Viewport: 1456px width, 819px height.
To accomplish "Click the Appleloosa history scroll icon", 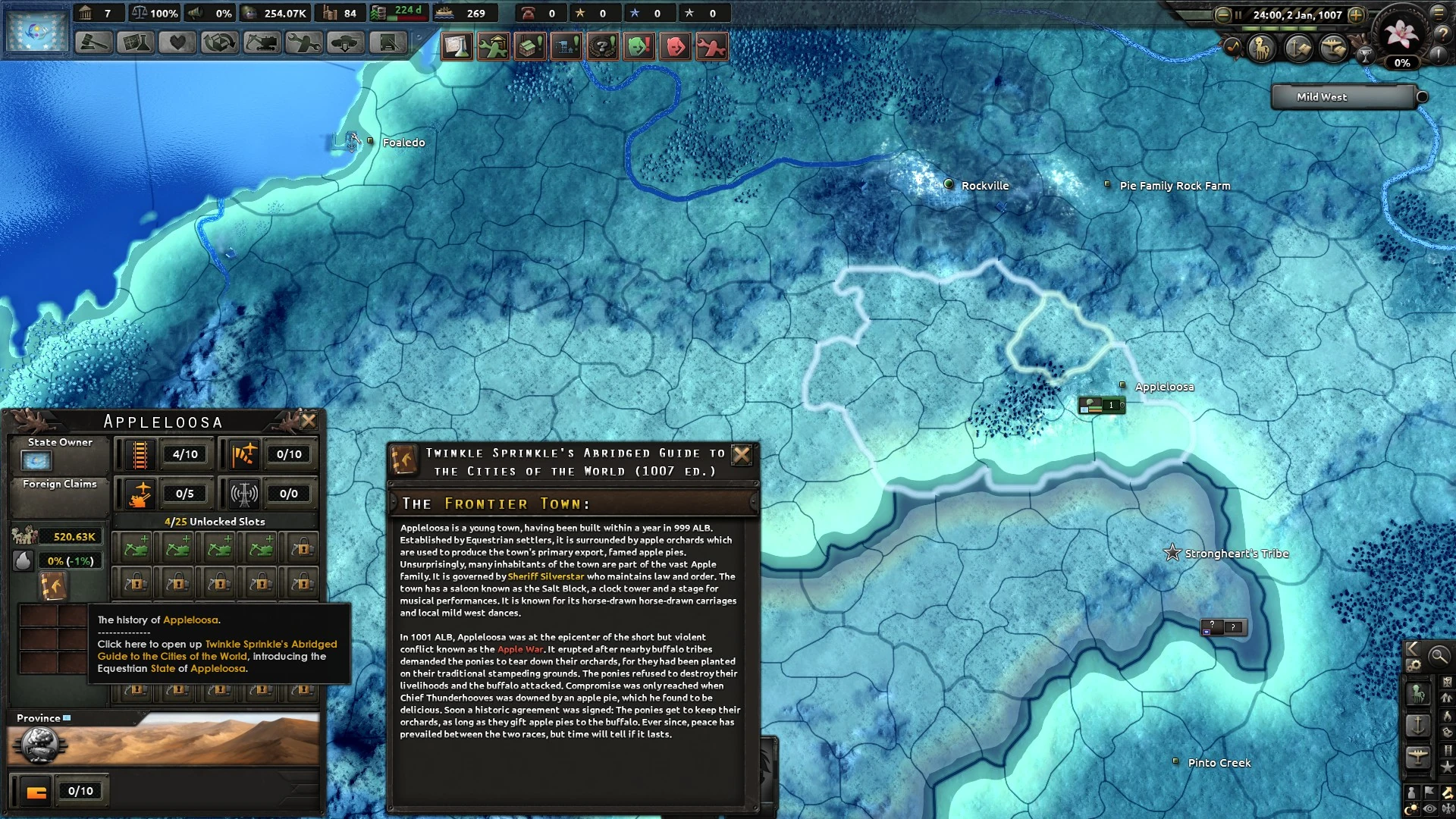I will point(52,584).
